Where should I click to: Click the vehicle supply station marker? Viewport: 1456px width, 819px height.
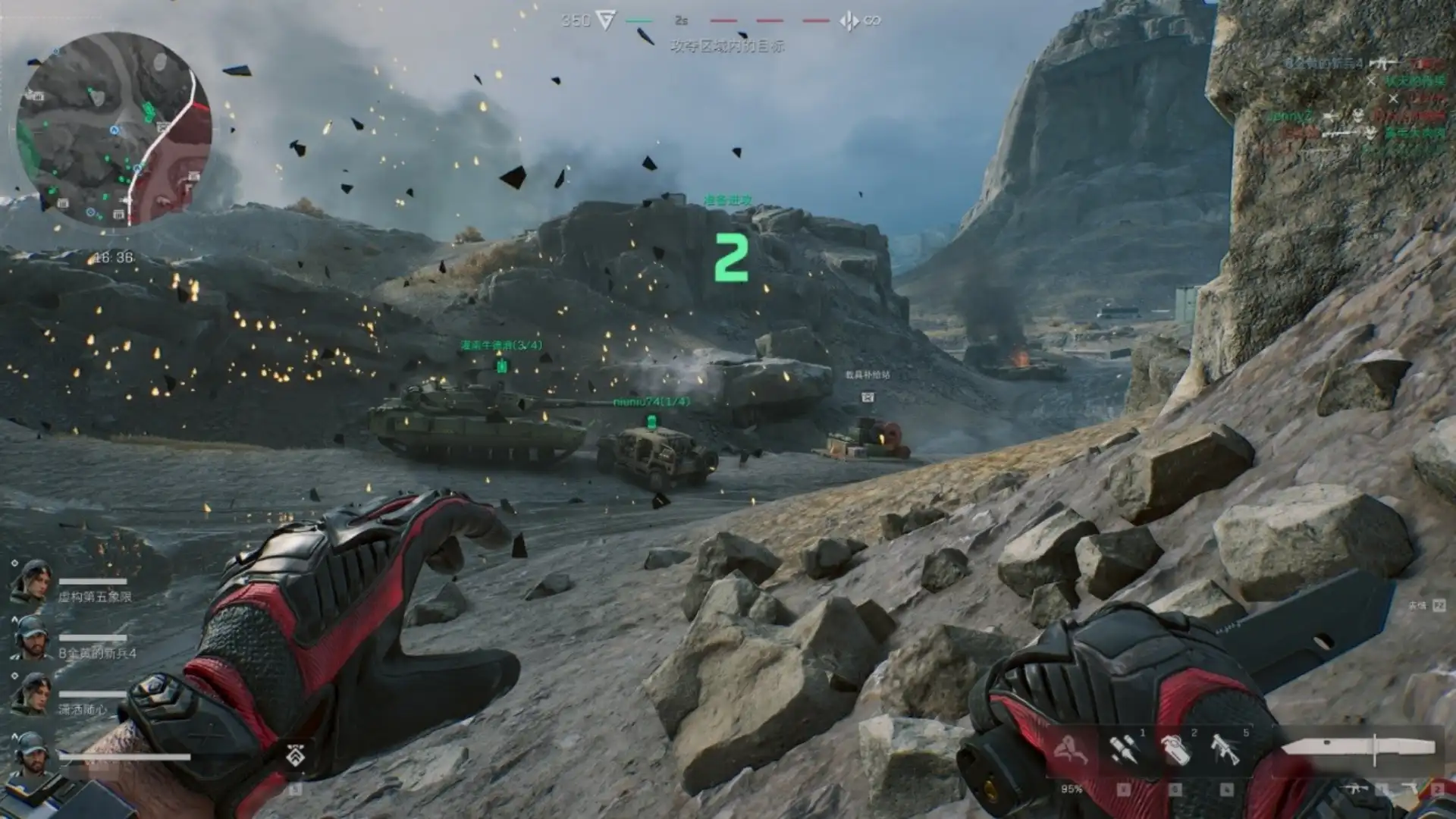click(x=868, y=397)
